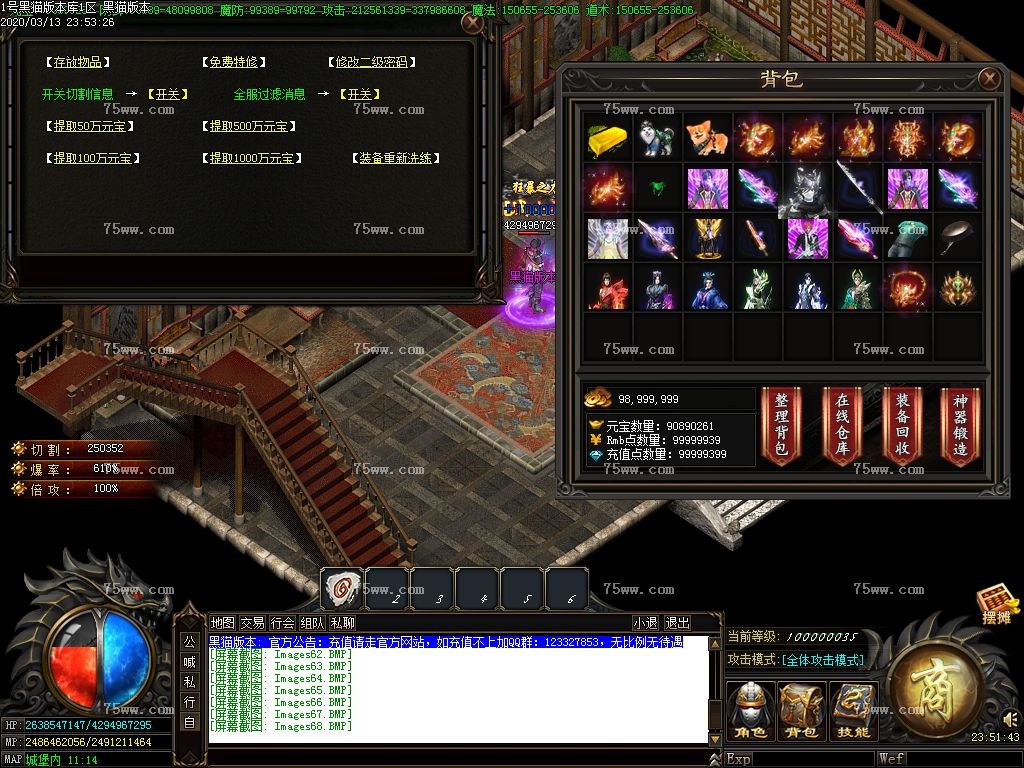
Task: Open the 摆摊 stall vendor icon
Action: tap(996, 605)
